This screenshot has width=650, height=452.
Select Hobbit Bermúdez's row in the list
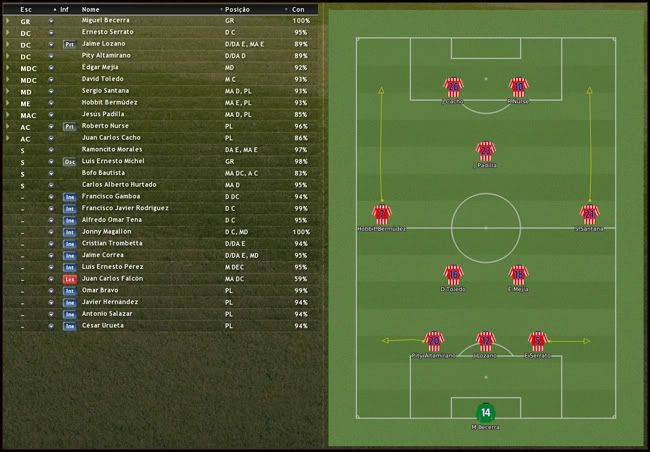click(110, 103)
